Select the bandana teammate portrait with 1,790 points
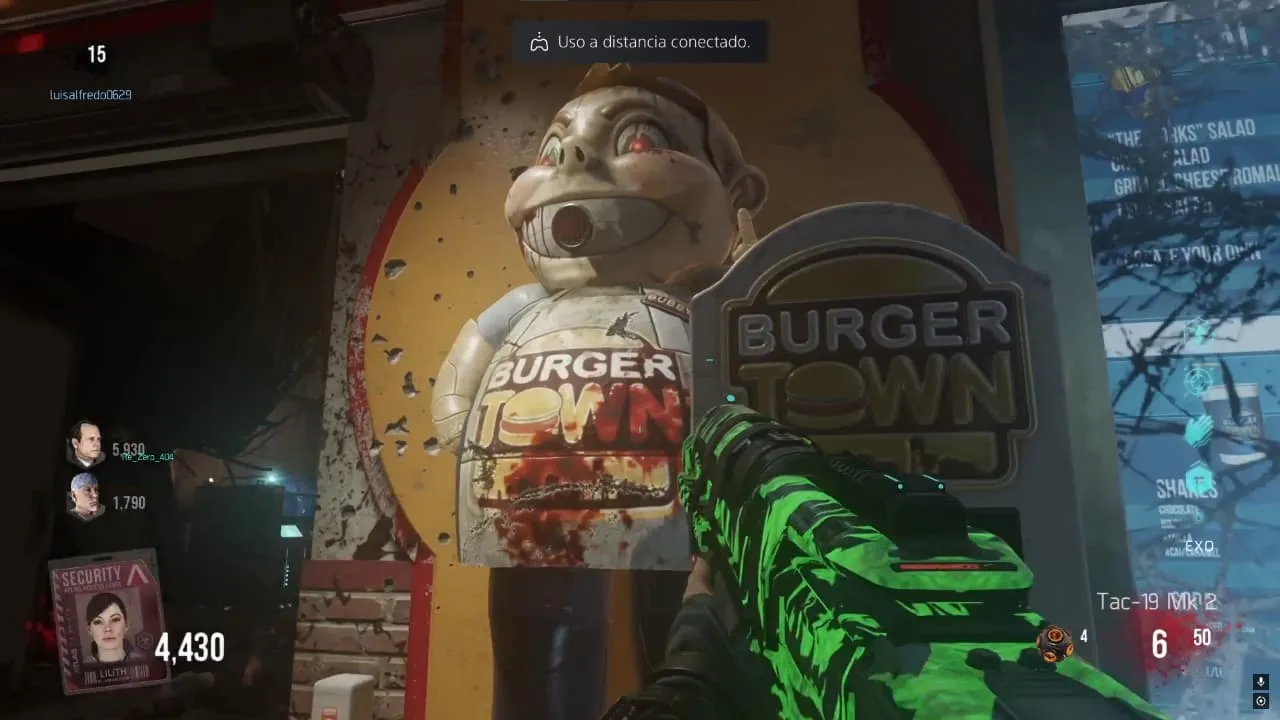Screen dimensions: 1280x720 click(x=84, y=495)
